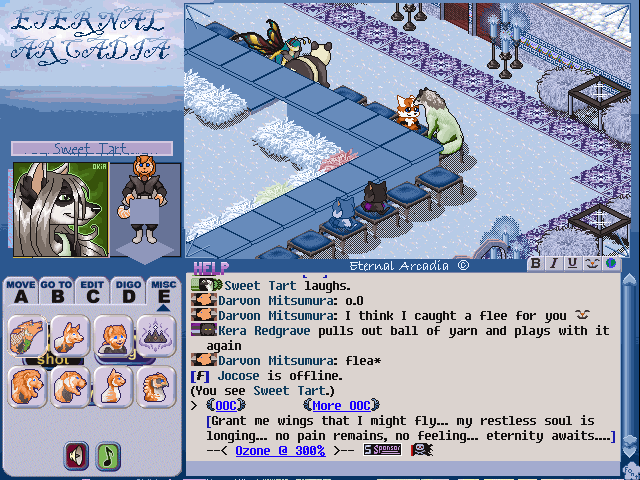Screen dimensions: 640x480
Task: Choose the MISC E tab
Action: click(x=163, y=290)
